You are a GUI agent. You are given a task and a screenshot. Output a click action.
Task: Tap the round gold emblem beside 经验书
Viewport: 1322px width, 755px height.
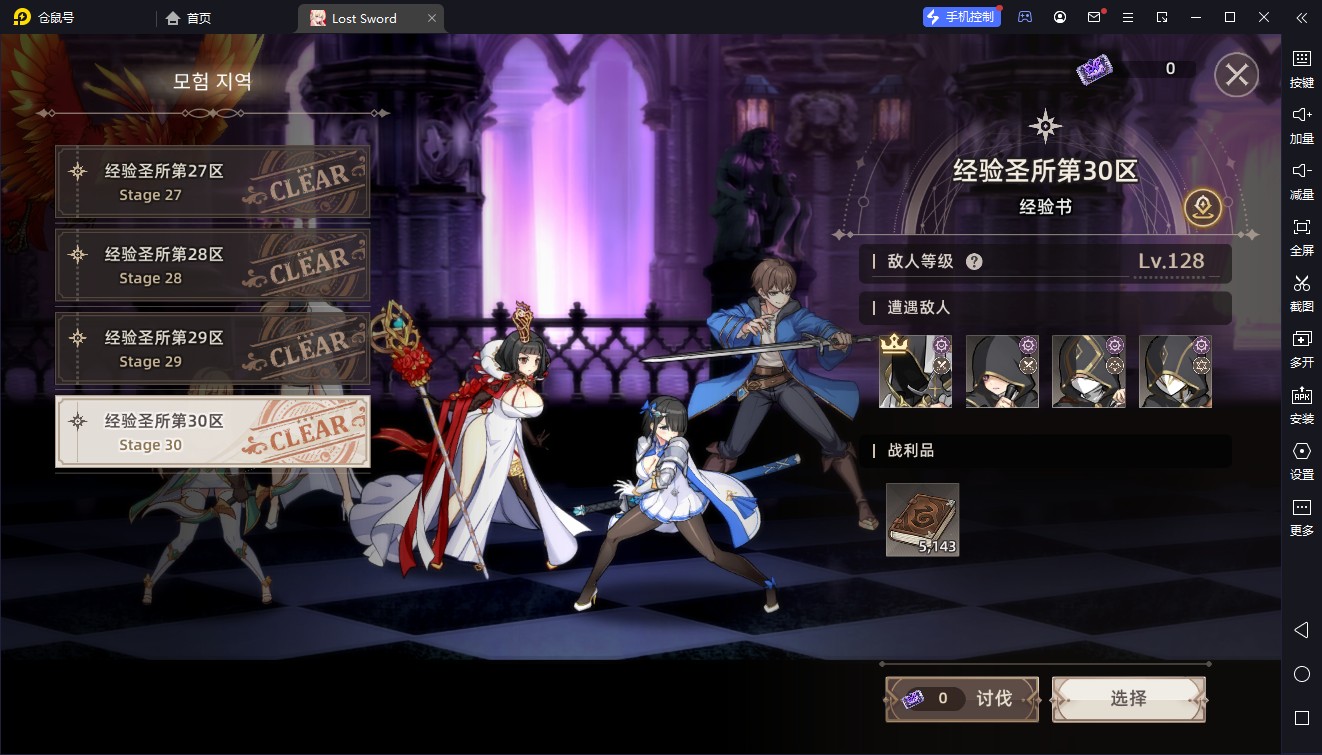click(x=1202, y=207)
